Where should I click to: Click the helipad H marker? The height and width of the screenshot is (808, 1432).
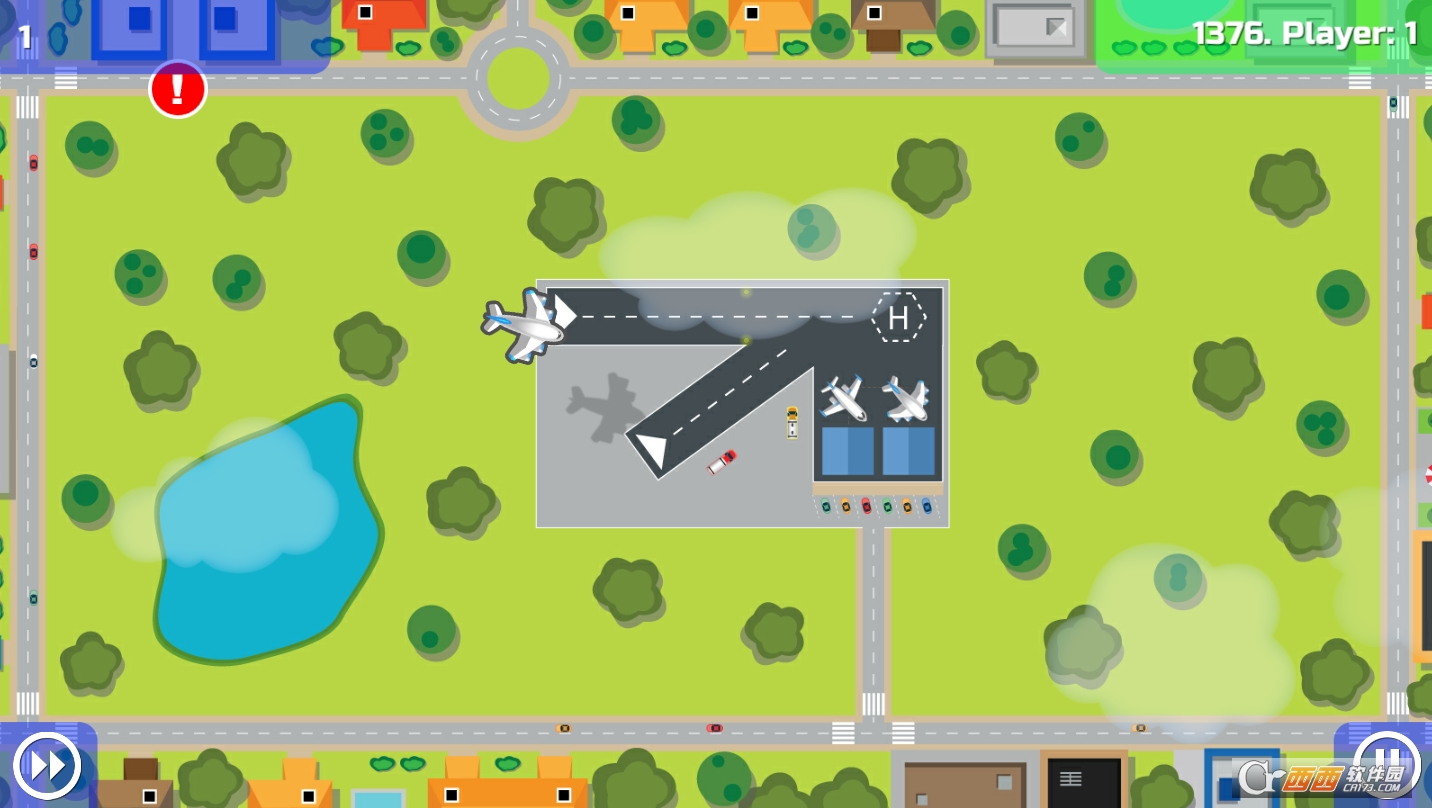897,318
